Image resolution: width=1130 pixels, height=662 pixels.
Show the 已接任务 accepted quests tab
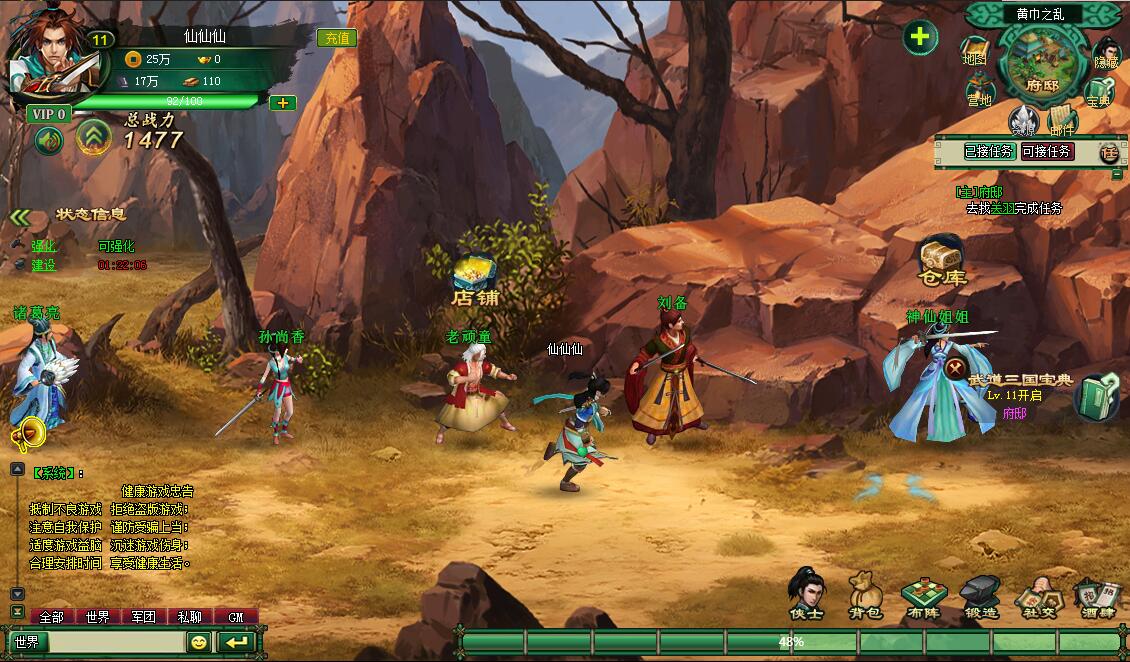(x=989, y=152)
